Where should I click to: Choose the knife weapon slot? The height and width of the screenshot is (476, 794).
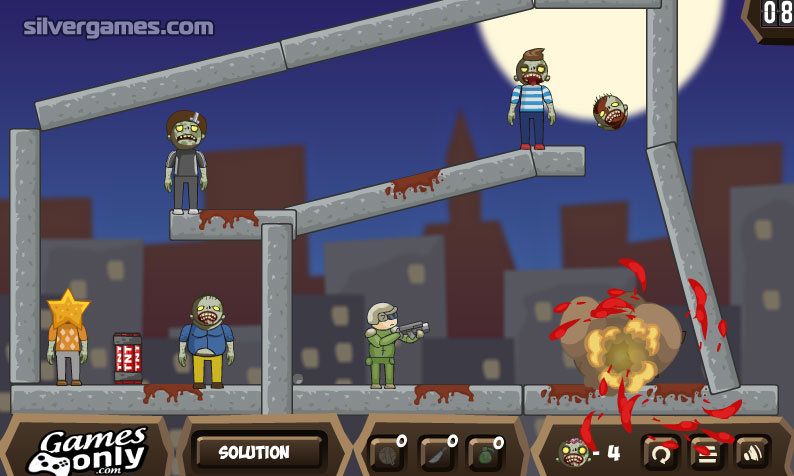click(435, 454)
